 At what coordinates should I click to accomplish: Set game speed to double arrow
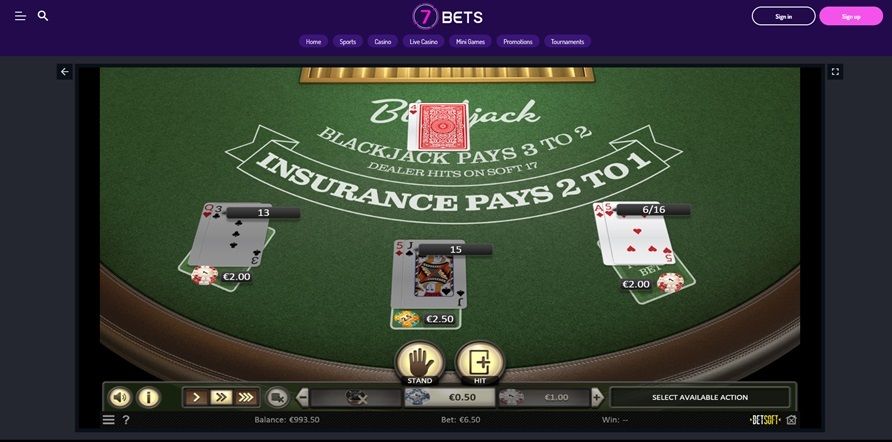click(221, 397)
